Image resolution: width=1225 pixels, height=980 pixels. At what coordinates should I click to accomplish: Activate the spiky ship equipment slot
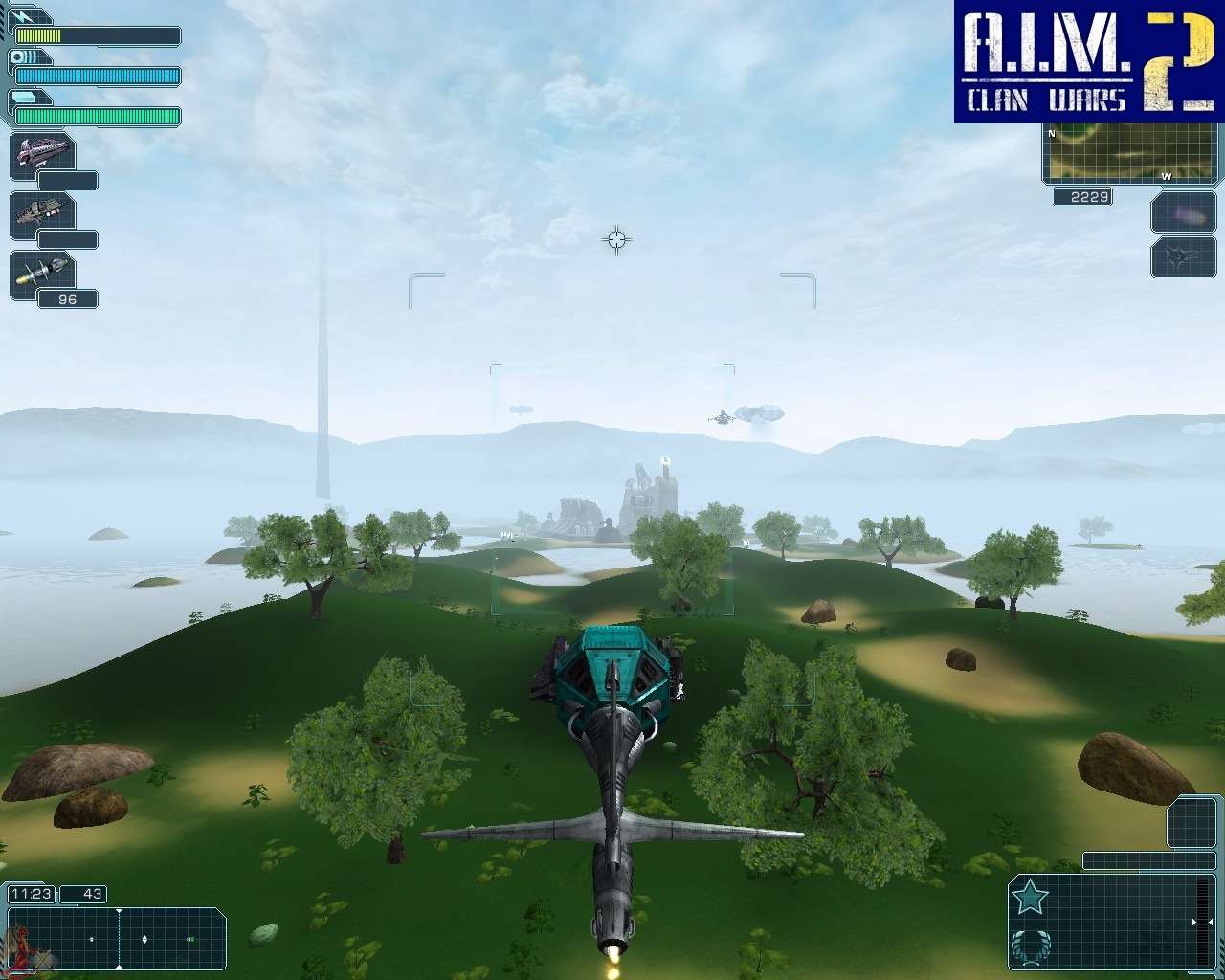click(x=1183, y=256)
